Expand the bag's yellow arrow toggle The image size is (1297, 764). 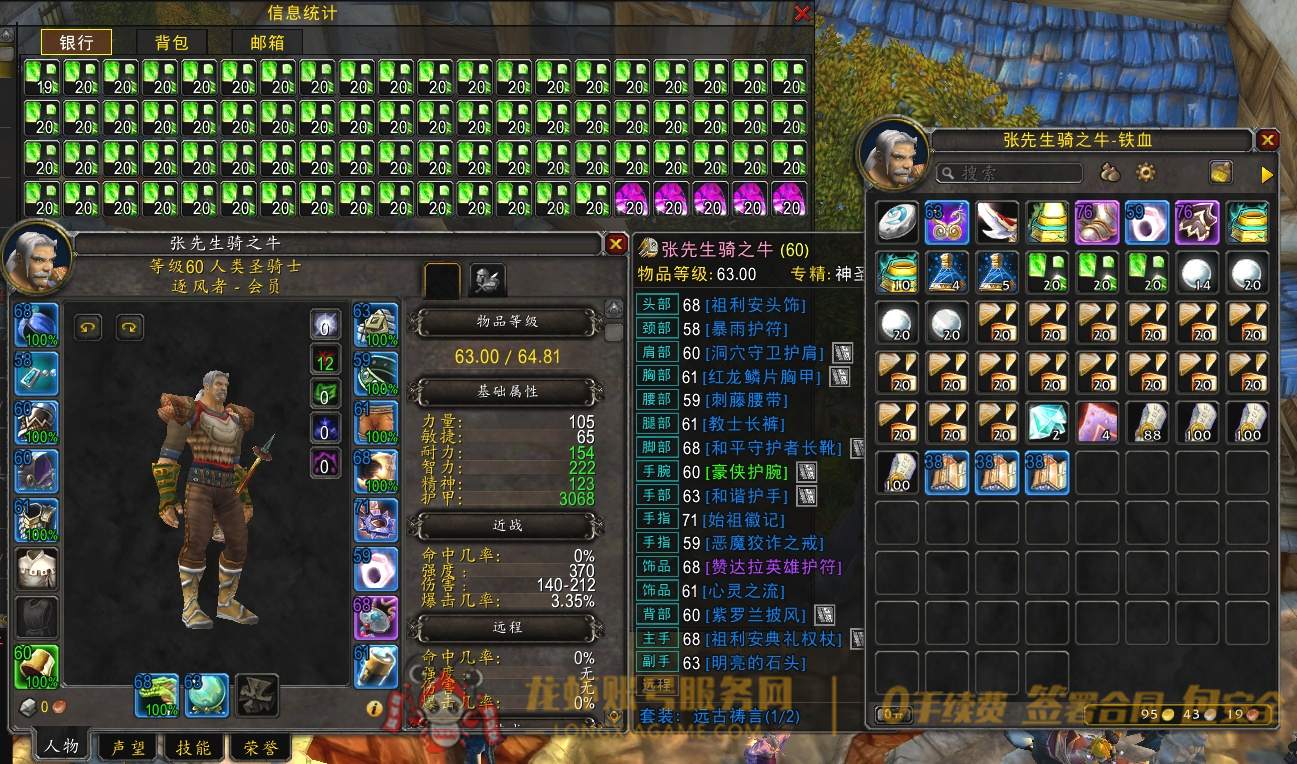pyautogui.click(x=1267, y=174)
